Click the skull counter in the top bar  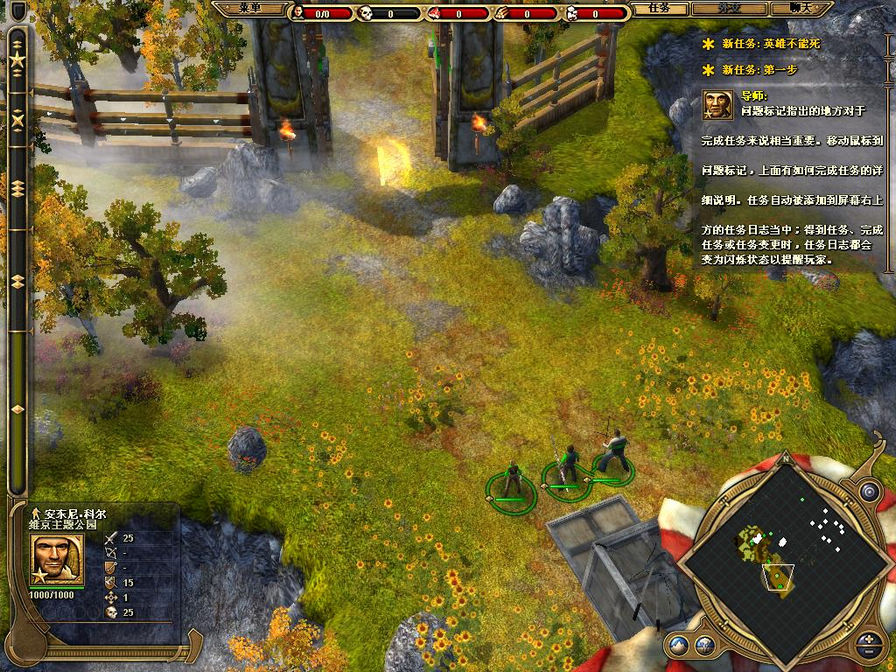(367, 13)
